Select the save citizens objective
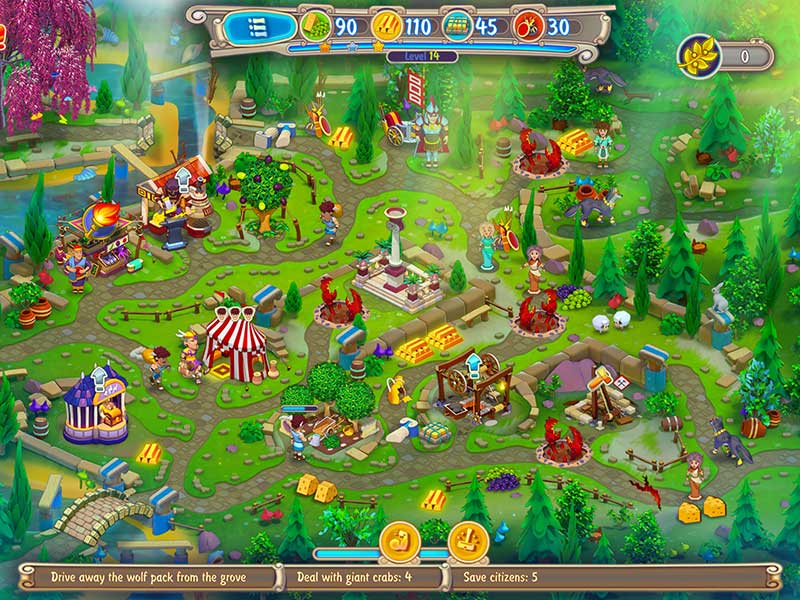The image size is (800, 600). pyautogui.click(x=500, y=577)
